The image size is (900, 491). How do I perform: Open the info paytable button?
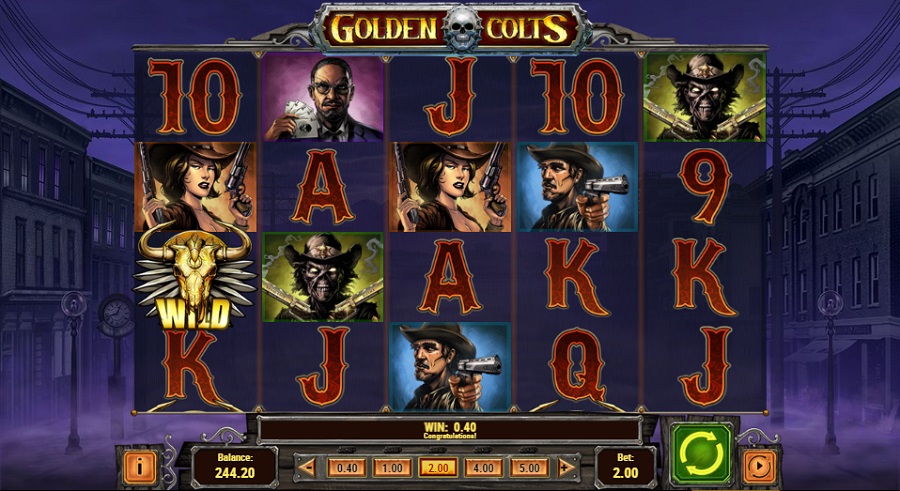coord(139,466)
